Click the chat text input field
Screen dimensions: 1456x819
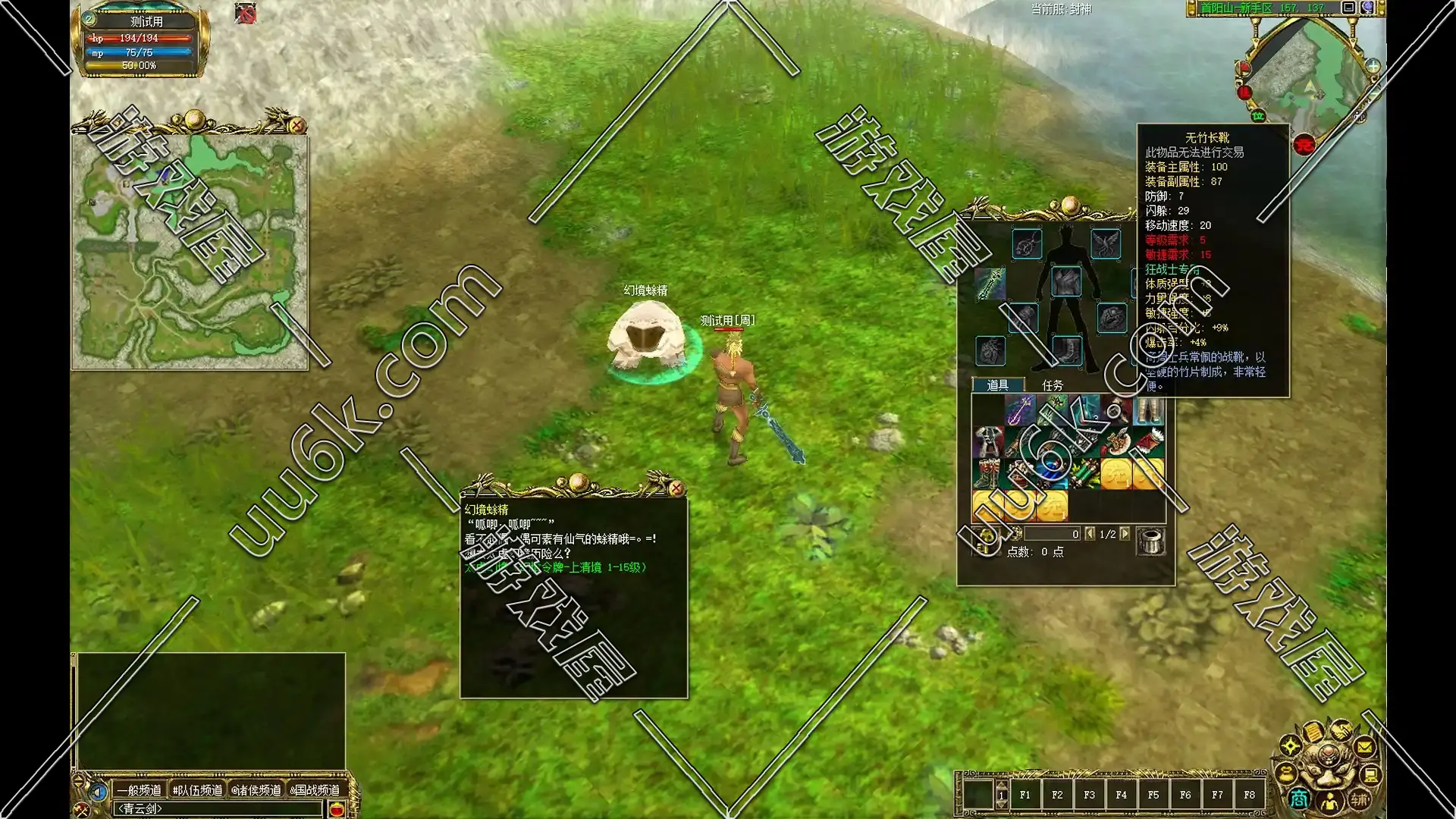click(216, 809)
